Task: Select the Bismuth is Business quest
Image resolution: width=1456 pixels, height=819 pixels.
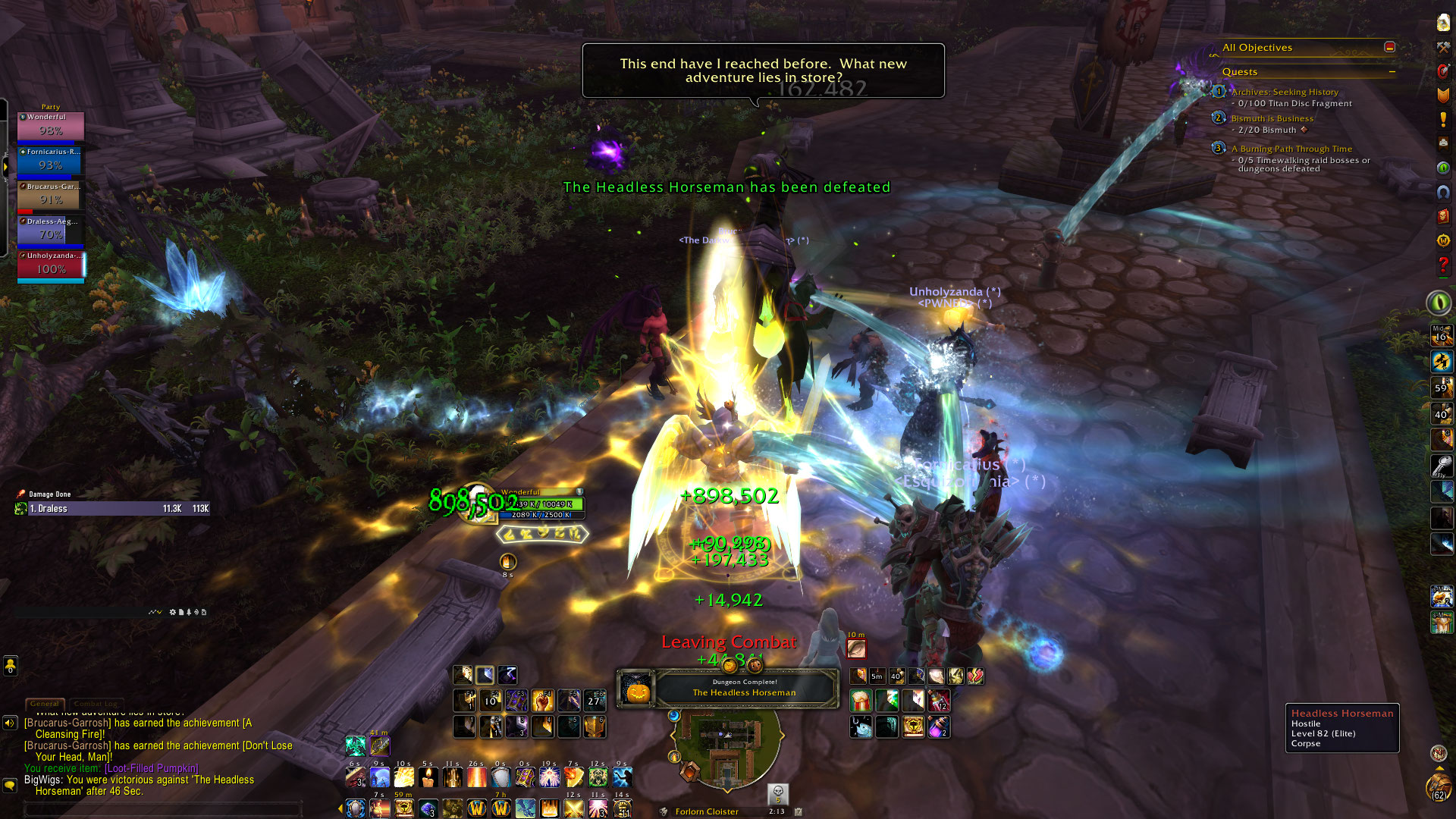Action: tap(1272, 118)
